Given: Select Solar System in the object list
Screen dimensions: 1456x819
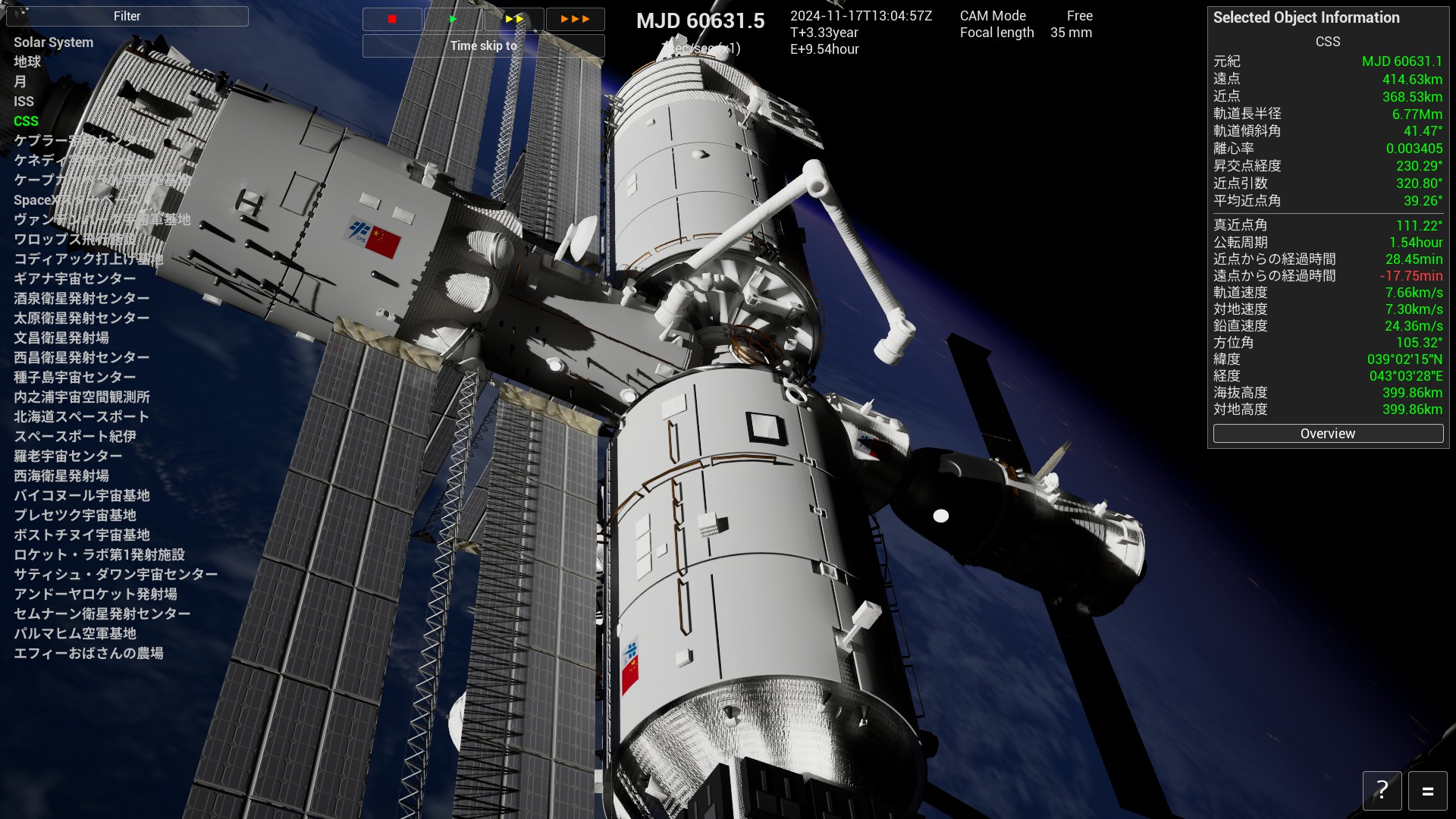Looking at the screenshot, I should point(53,42).
